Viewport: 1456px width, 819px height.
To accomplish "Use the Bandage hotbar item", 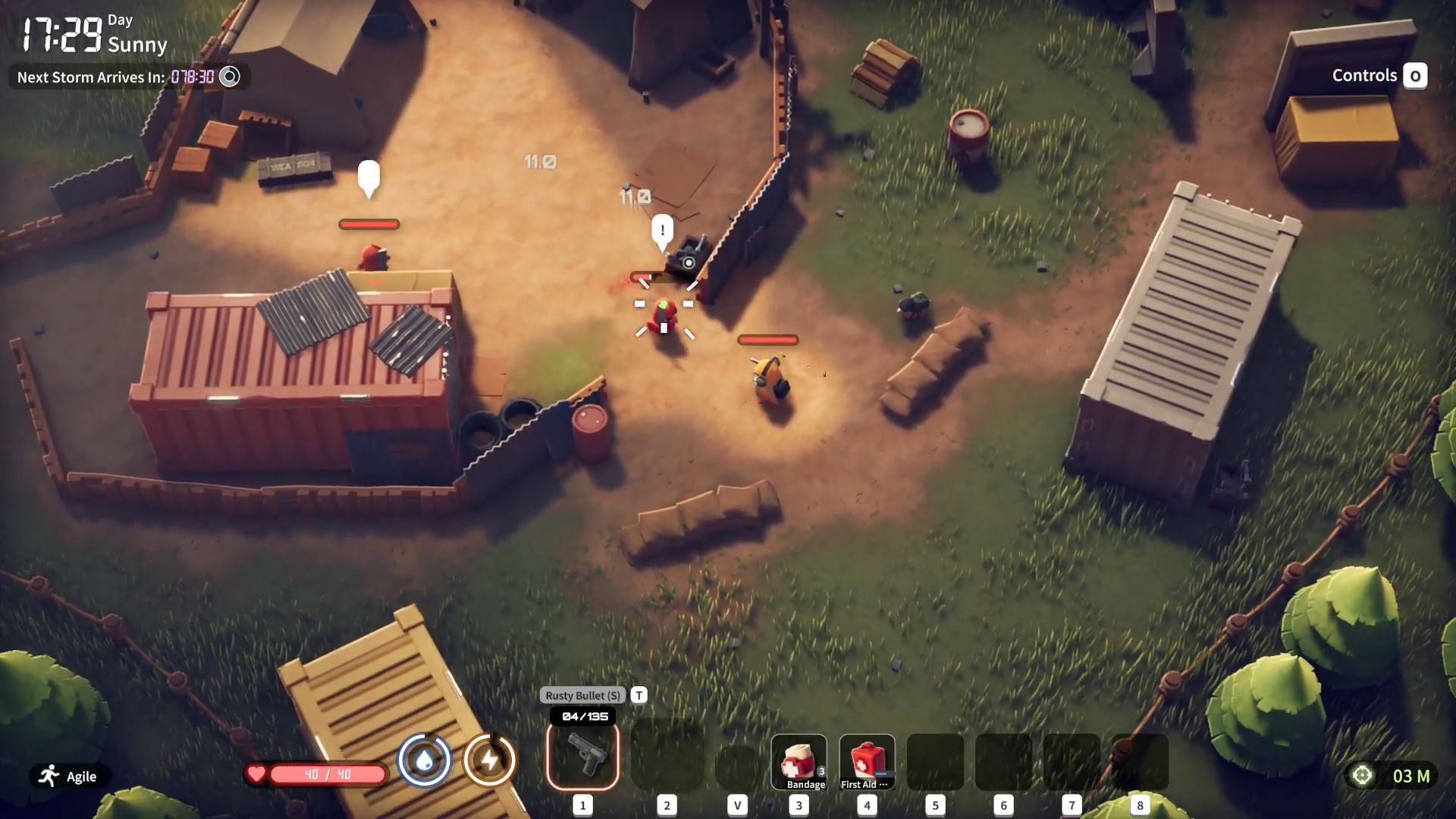I will (x=799, y=762).
